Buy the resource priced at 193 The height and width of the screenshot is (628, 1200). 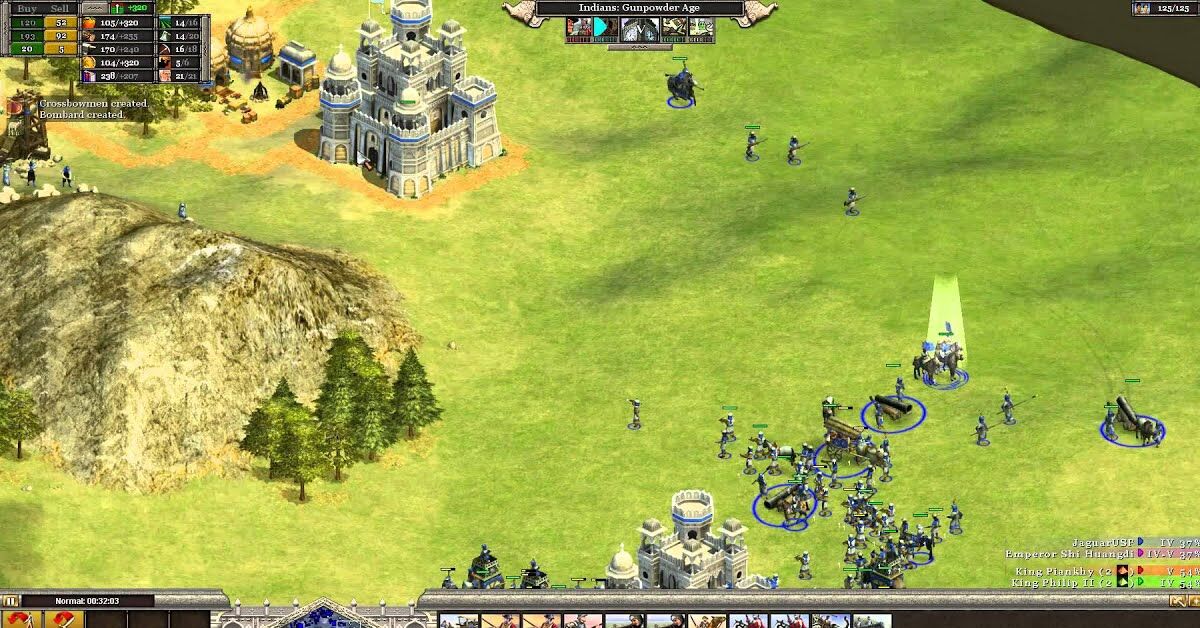[26, 35]
